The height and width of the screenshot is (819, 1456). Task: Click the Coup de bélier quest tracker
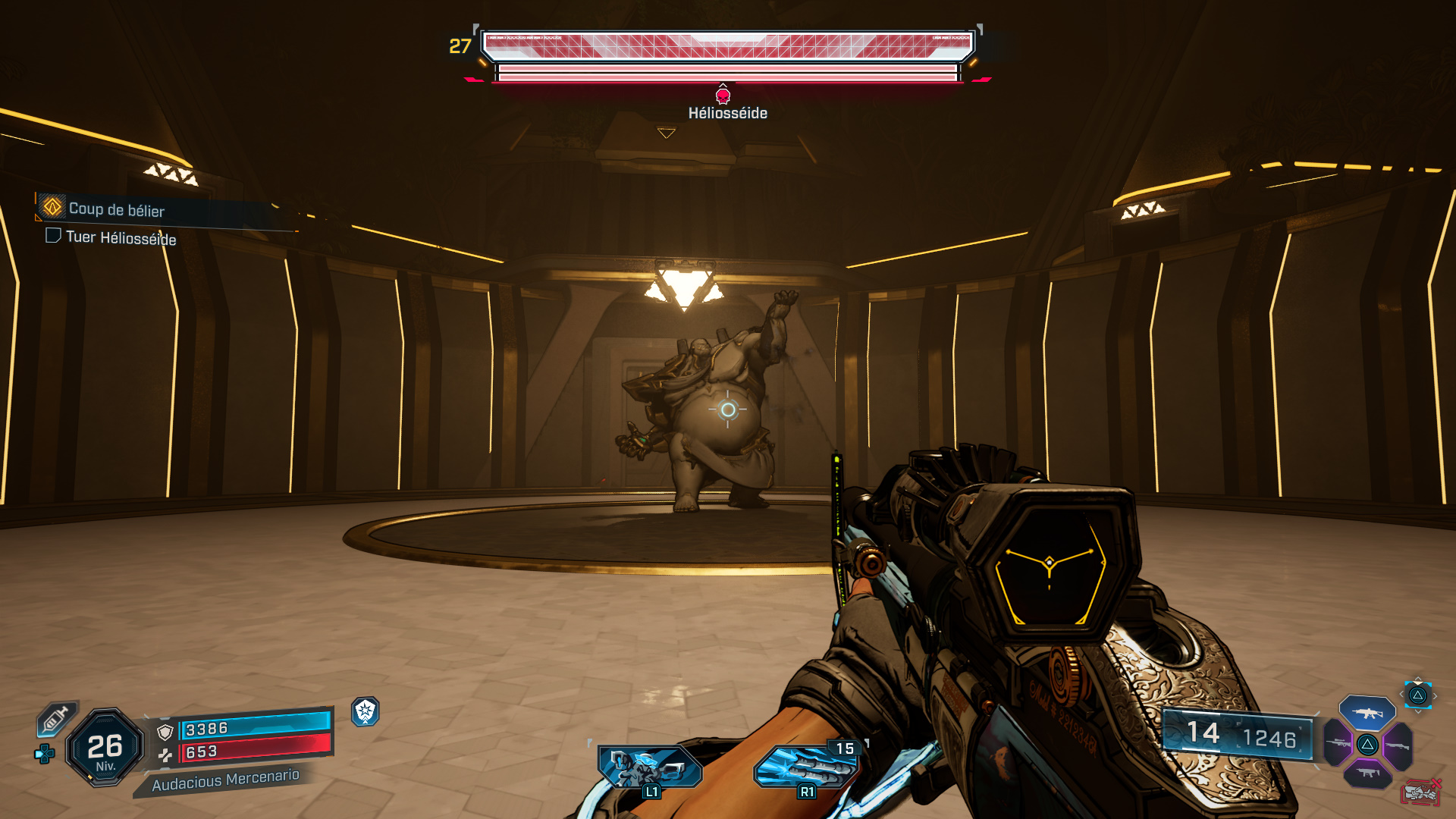pos(116,209)
